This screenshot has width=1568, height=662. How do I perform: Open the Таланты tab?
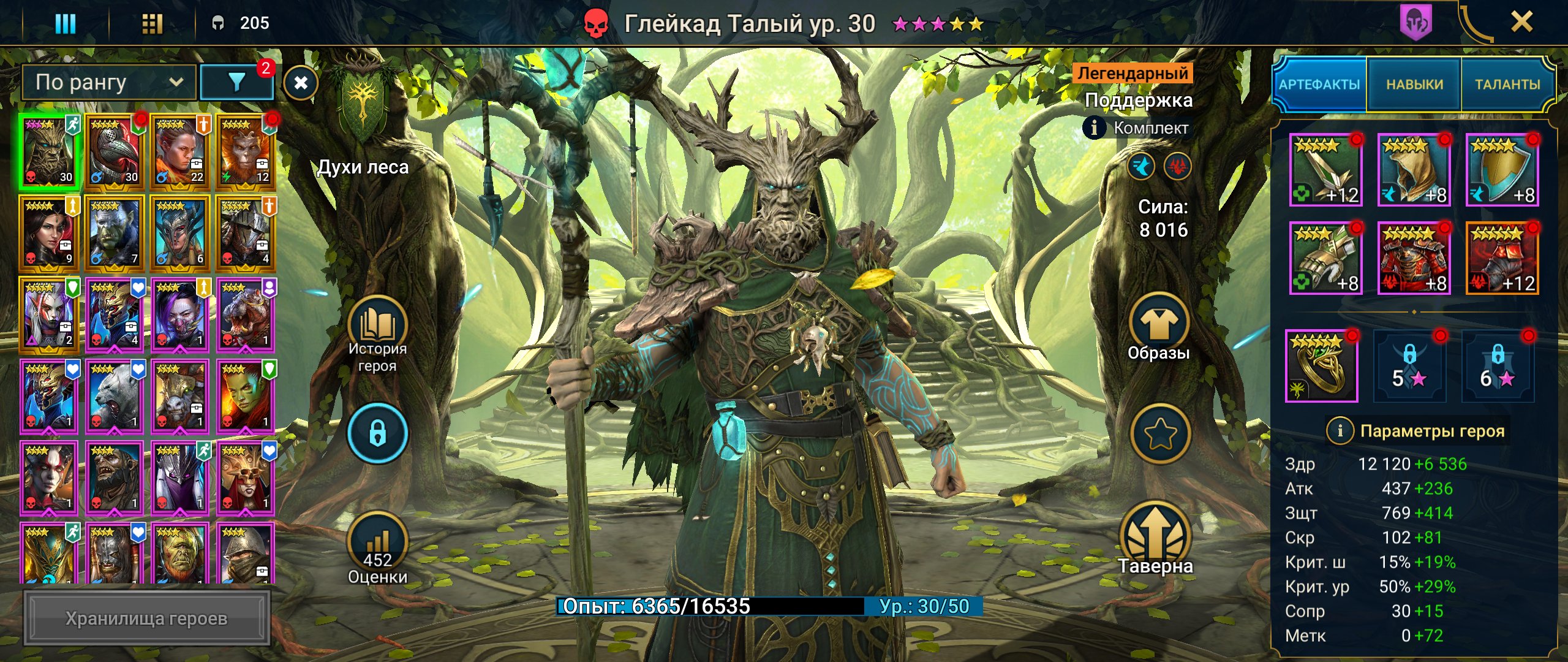1507,85
